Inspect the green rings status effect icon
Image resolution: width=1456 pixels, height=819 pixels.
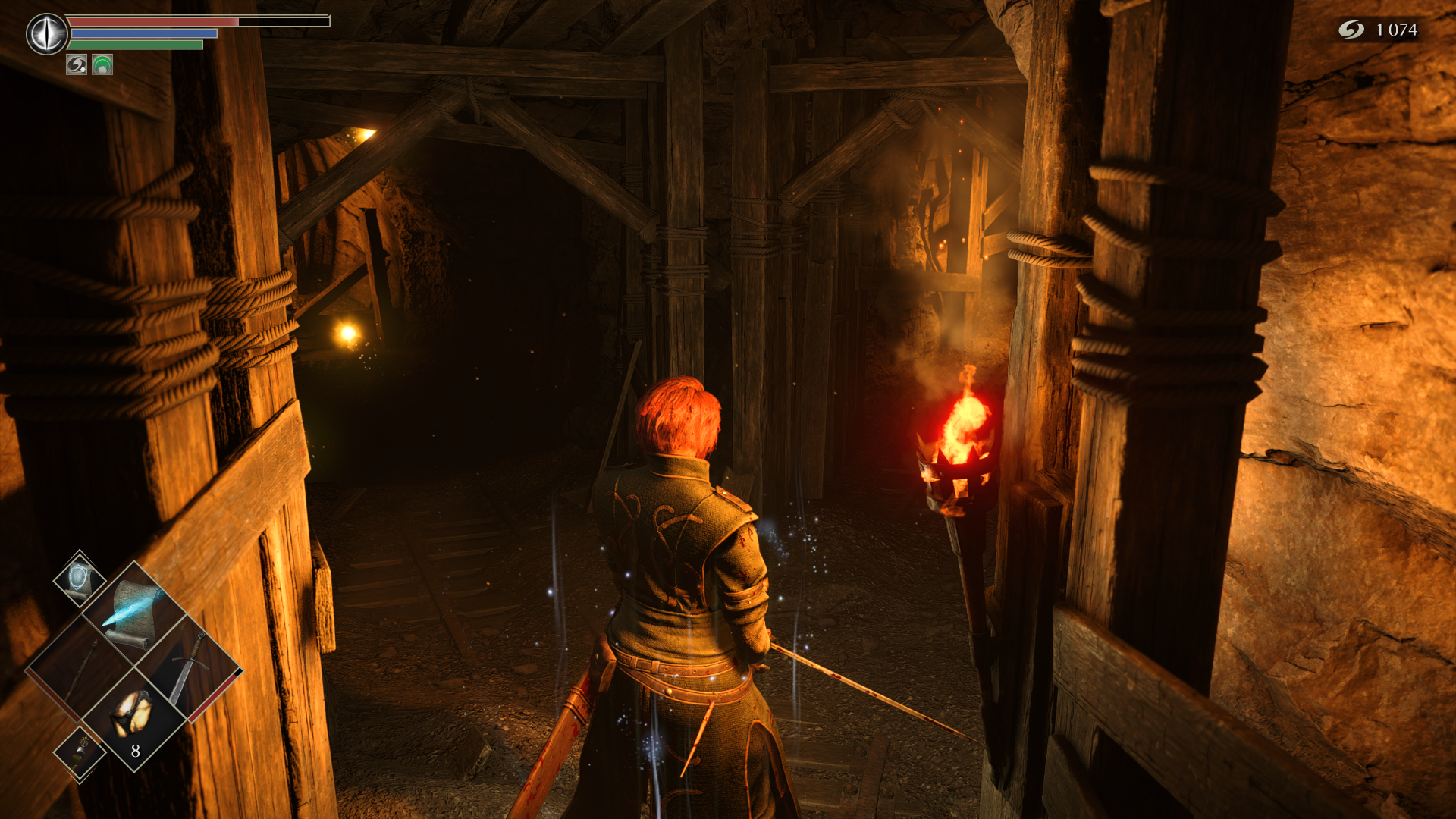click(x=102, y=65)
